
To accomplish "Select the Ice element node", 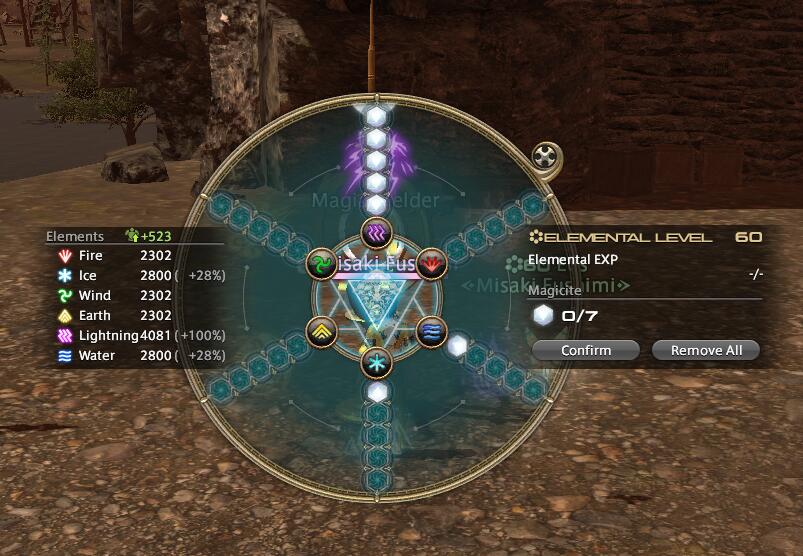I will pyautogui.click(x=376, y=360).
